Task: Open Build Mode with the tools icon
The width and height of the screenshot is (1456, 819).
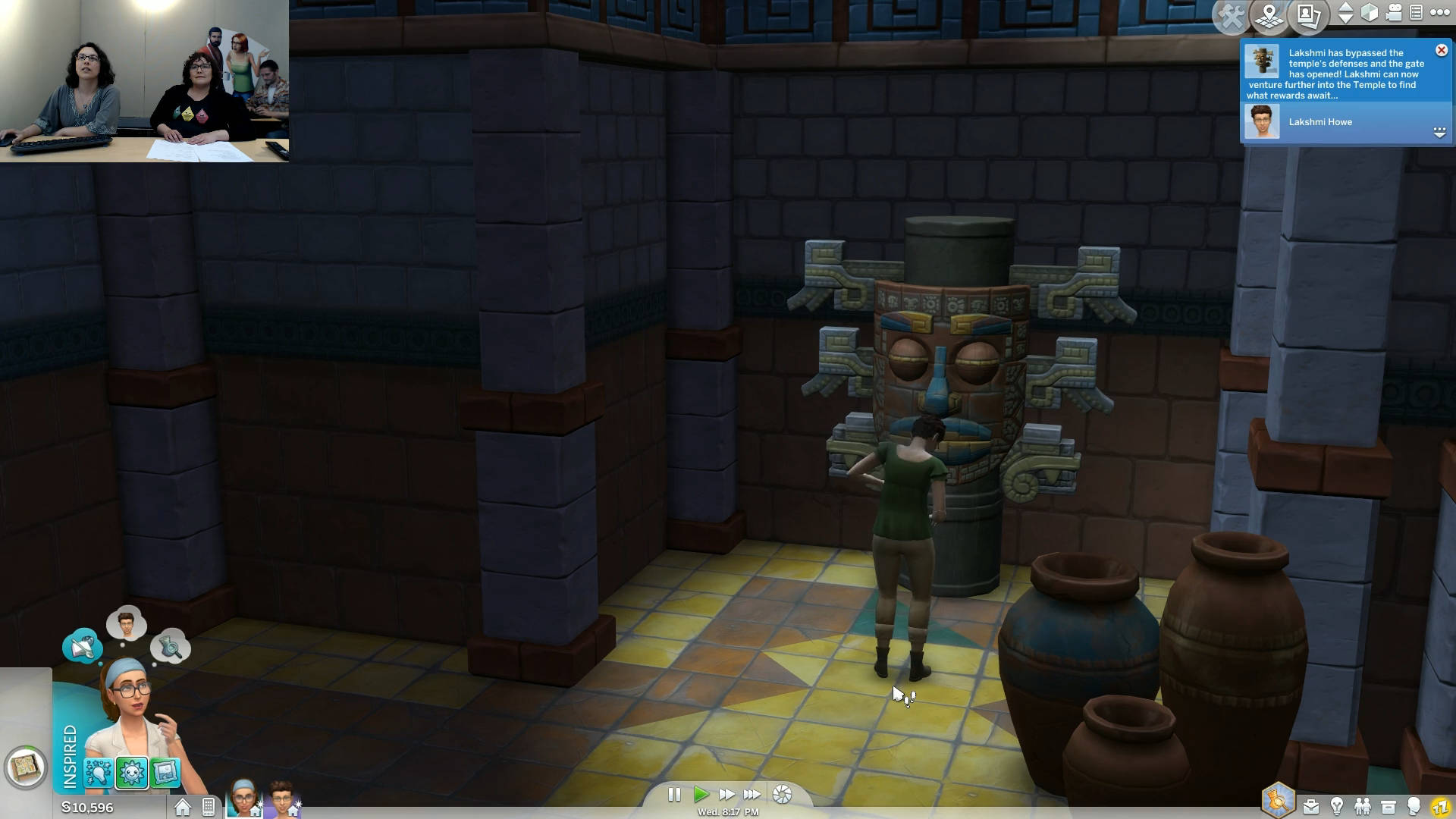Action: pyautogui.click(x=1232, y=16)
